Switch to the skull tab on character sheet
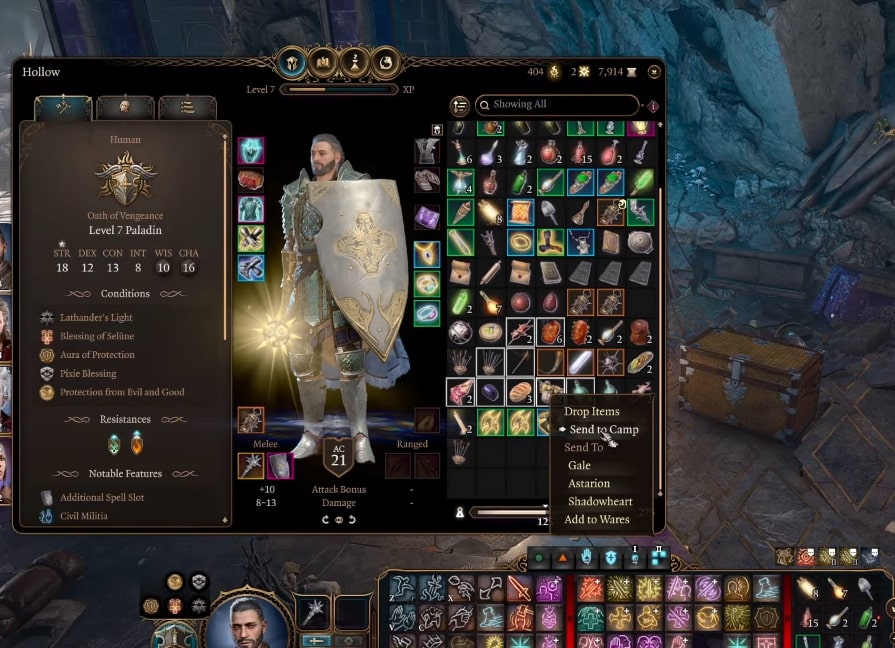 125,106
